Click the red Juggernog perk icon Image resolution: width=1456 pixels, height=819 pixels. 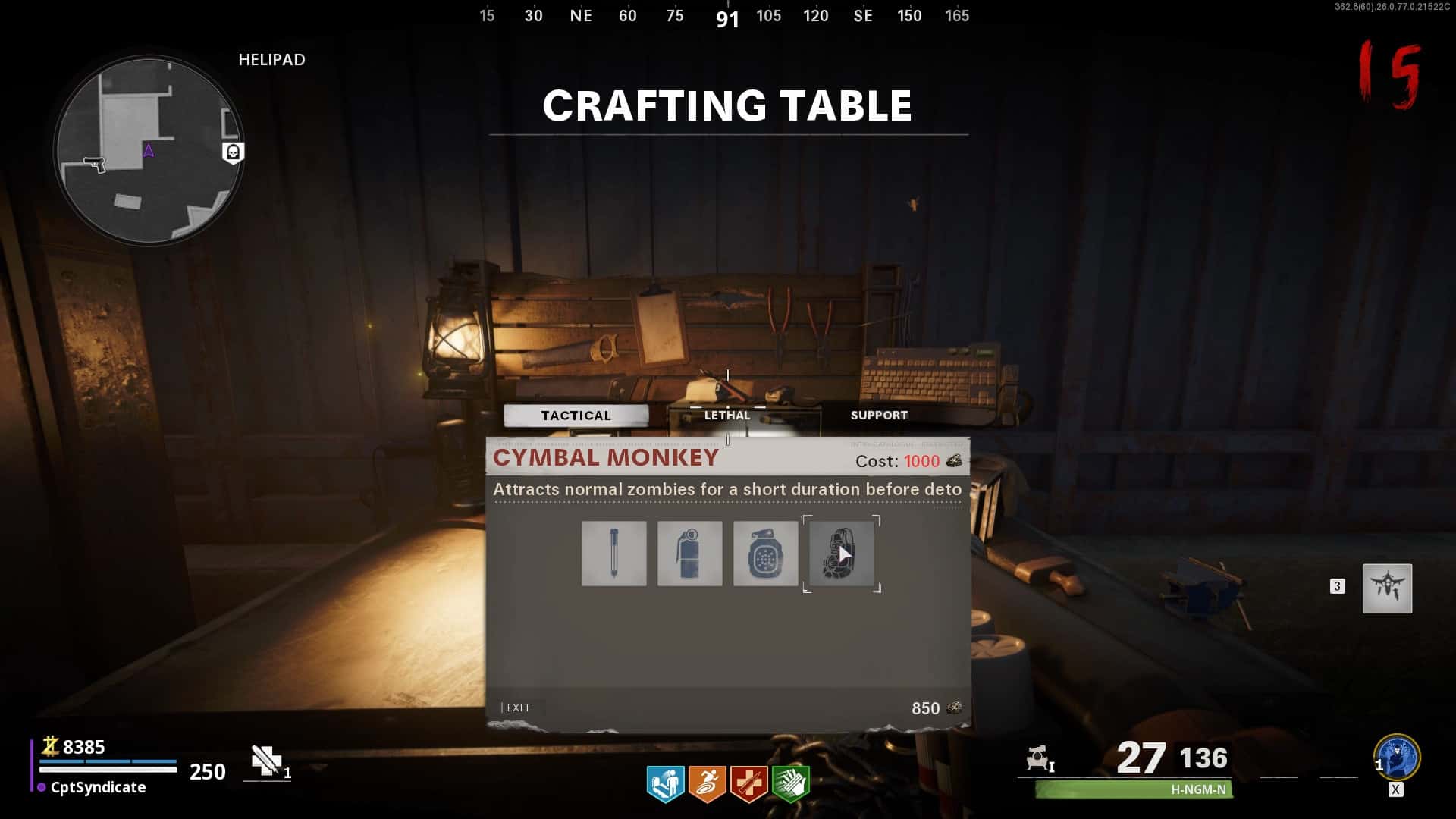(748, 783)
